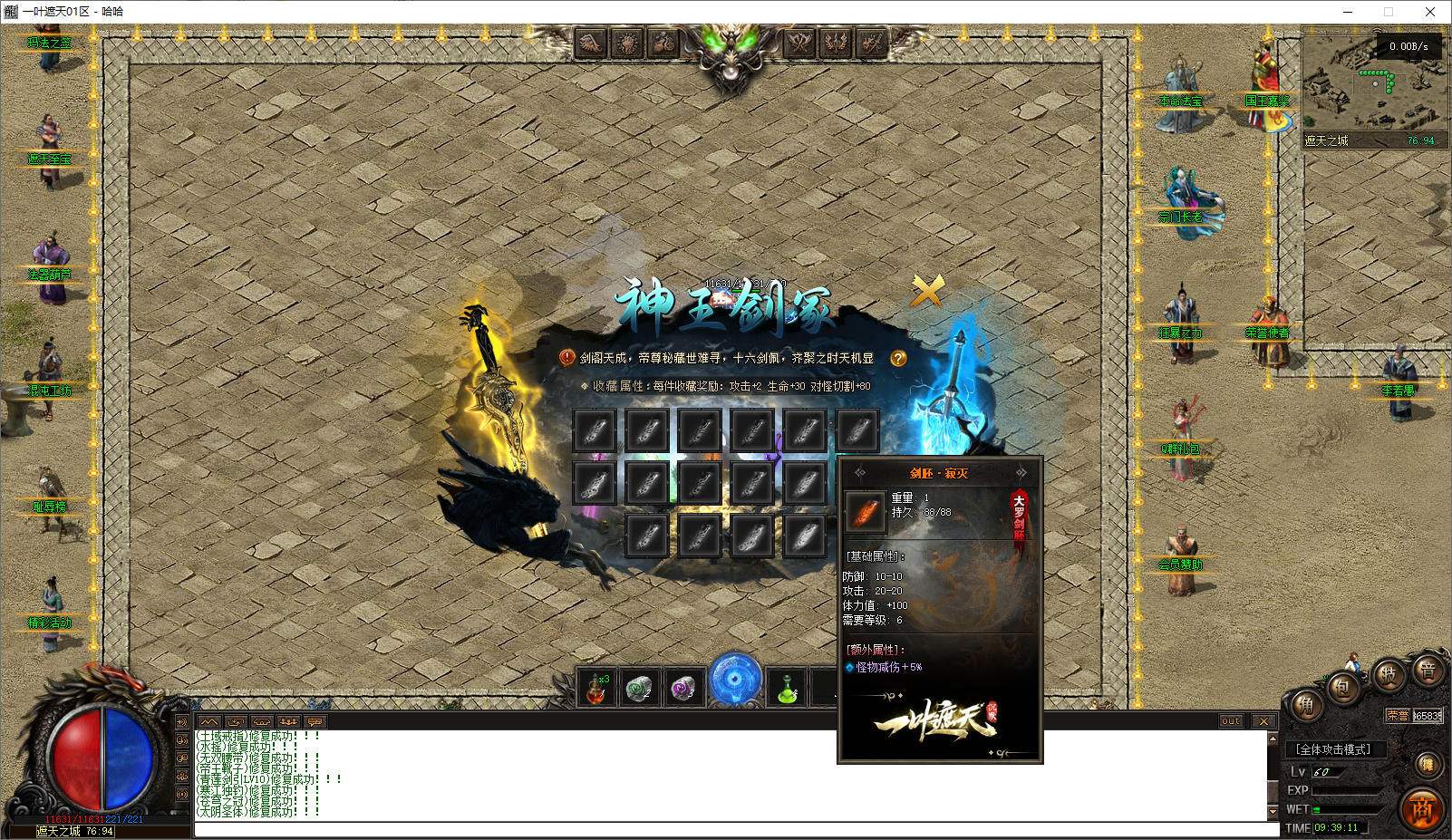Drink the green potion in hotbar slot 4
This screenshot has height=840, width=1452.
pyautogui.click(x=786, y=689)
